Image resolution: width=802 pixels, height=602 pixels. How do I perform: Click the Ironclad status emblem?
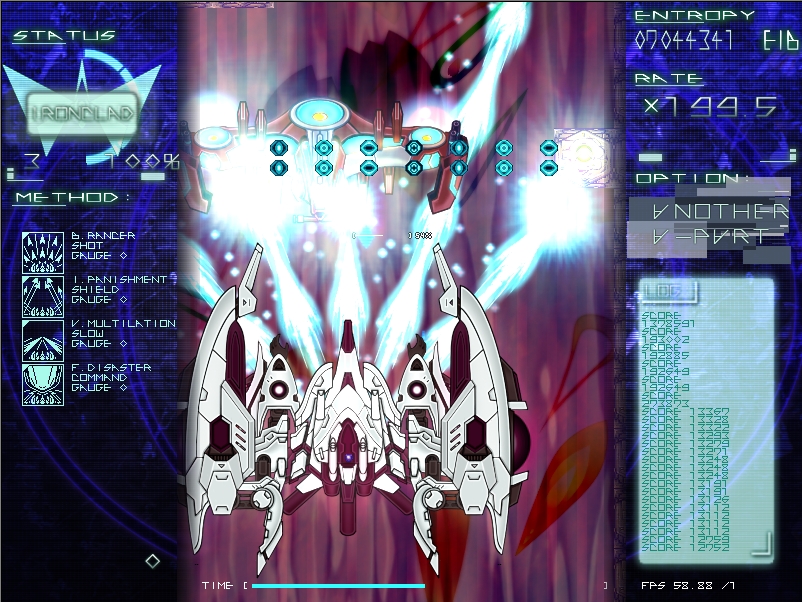82,113
